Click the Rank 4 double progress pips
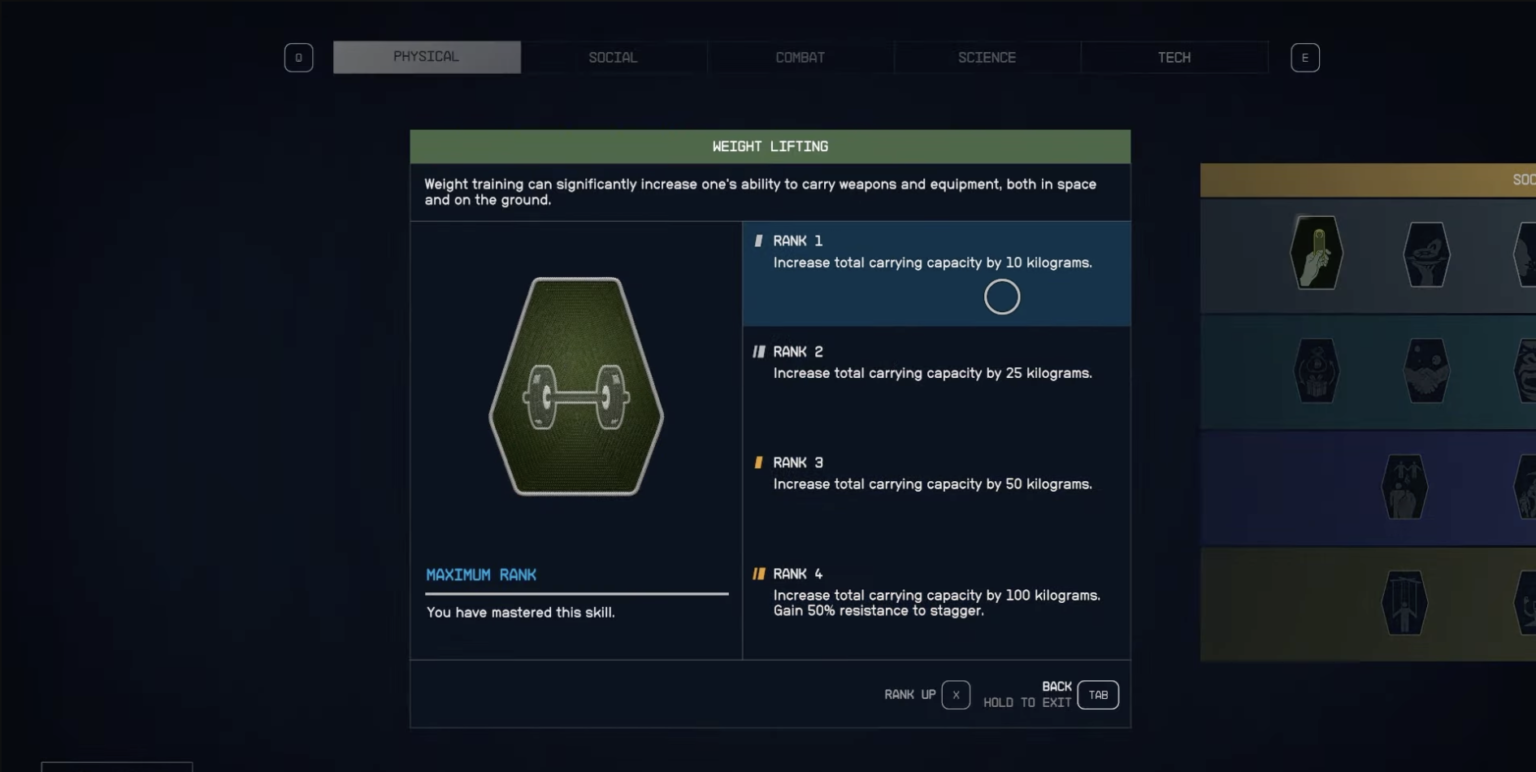The height and width of the screenshot is (772, 1536). coord(760,573)
